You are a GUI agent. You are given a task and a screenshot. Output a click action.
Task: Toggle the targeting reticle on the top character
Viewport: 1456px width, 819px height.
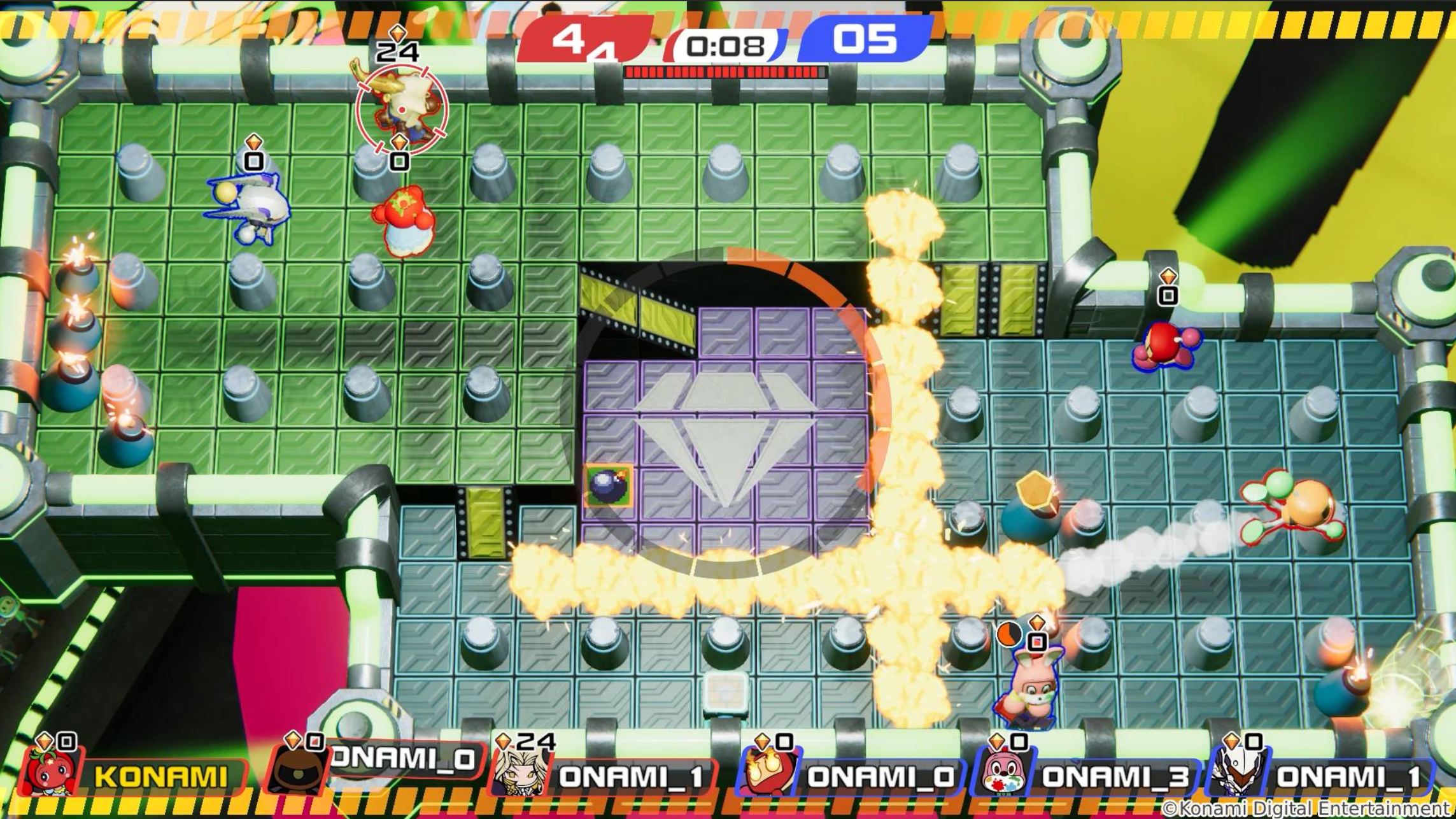click(401, 108)
